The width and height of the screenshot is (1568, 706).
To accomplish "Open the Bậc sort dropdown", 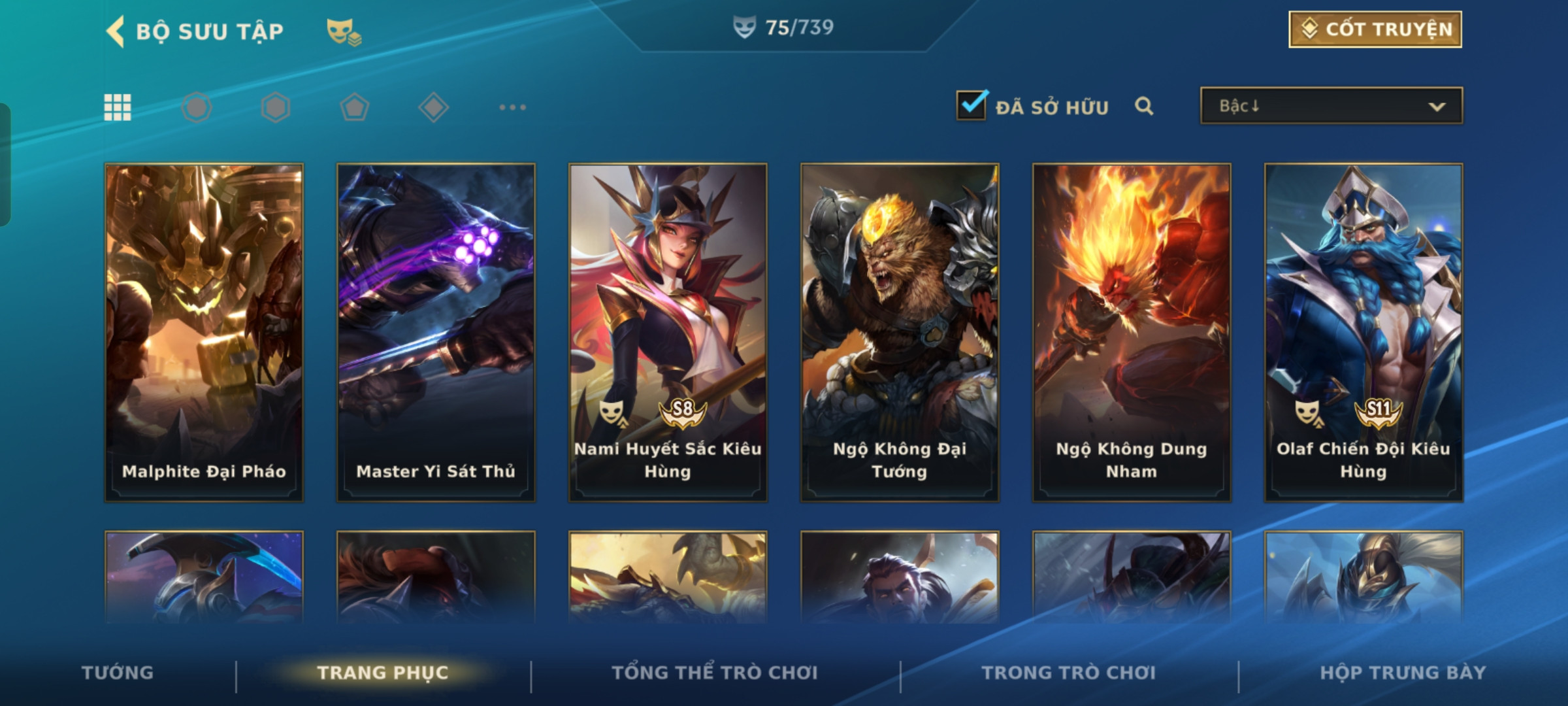I will point(1331,106).
